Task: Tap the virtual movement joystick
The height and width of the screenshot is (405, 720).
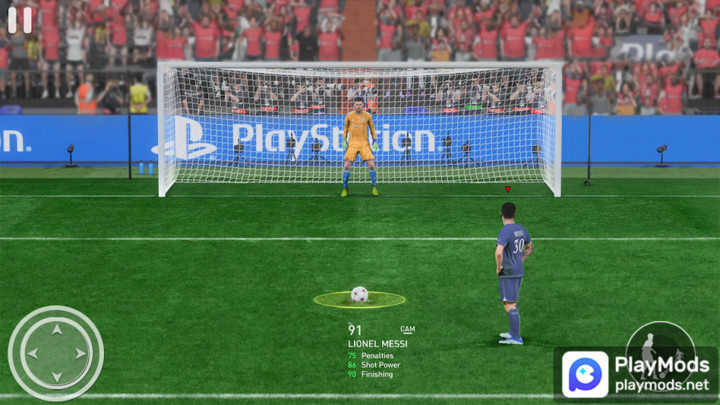Action: 56,353
